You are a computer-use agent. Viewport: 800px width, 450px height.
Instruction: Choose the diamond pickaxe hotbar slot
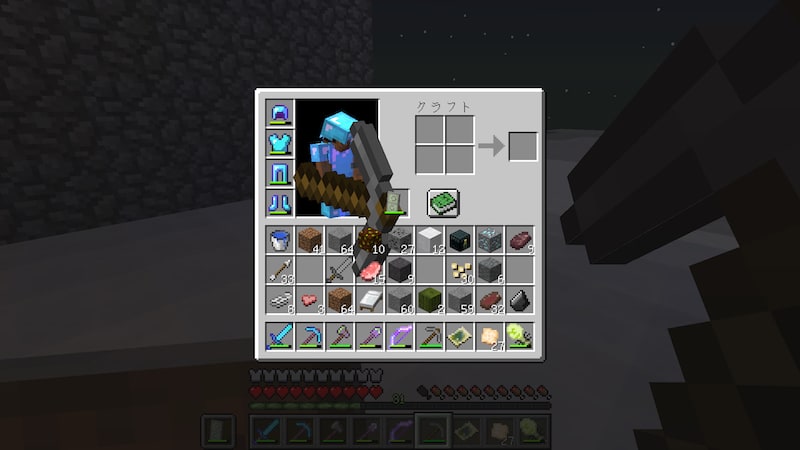[309, 337]
